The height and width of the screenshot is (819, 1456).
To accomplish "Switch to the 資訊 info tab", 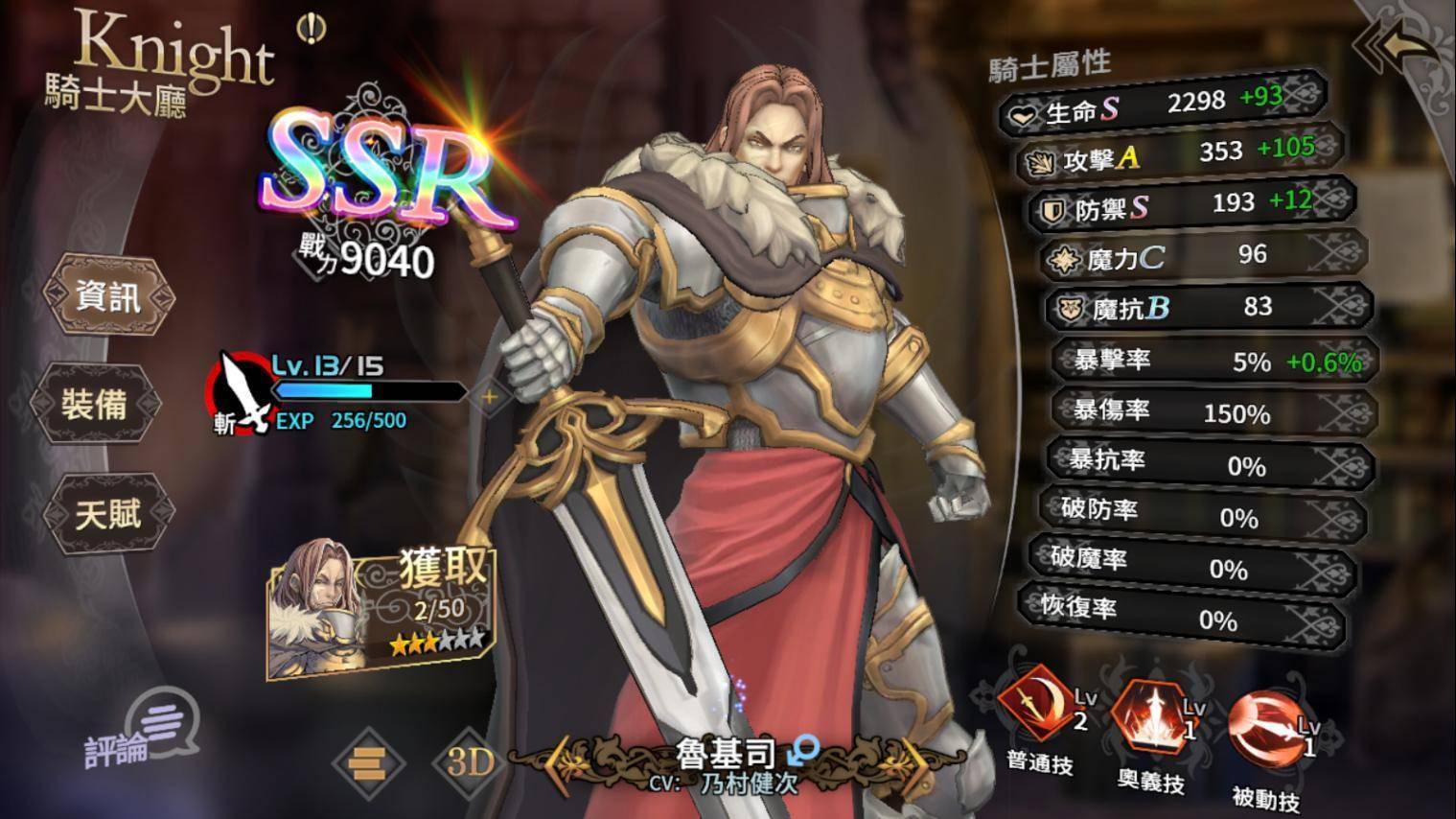I will pos(107,296).
